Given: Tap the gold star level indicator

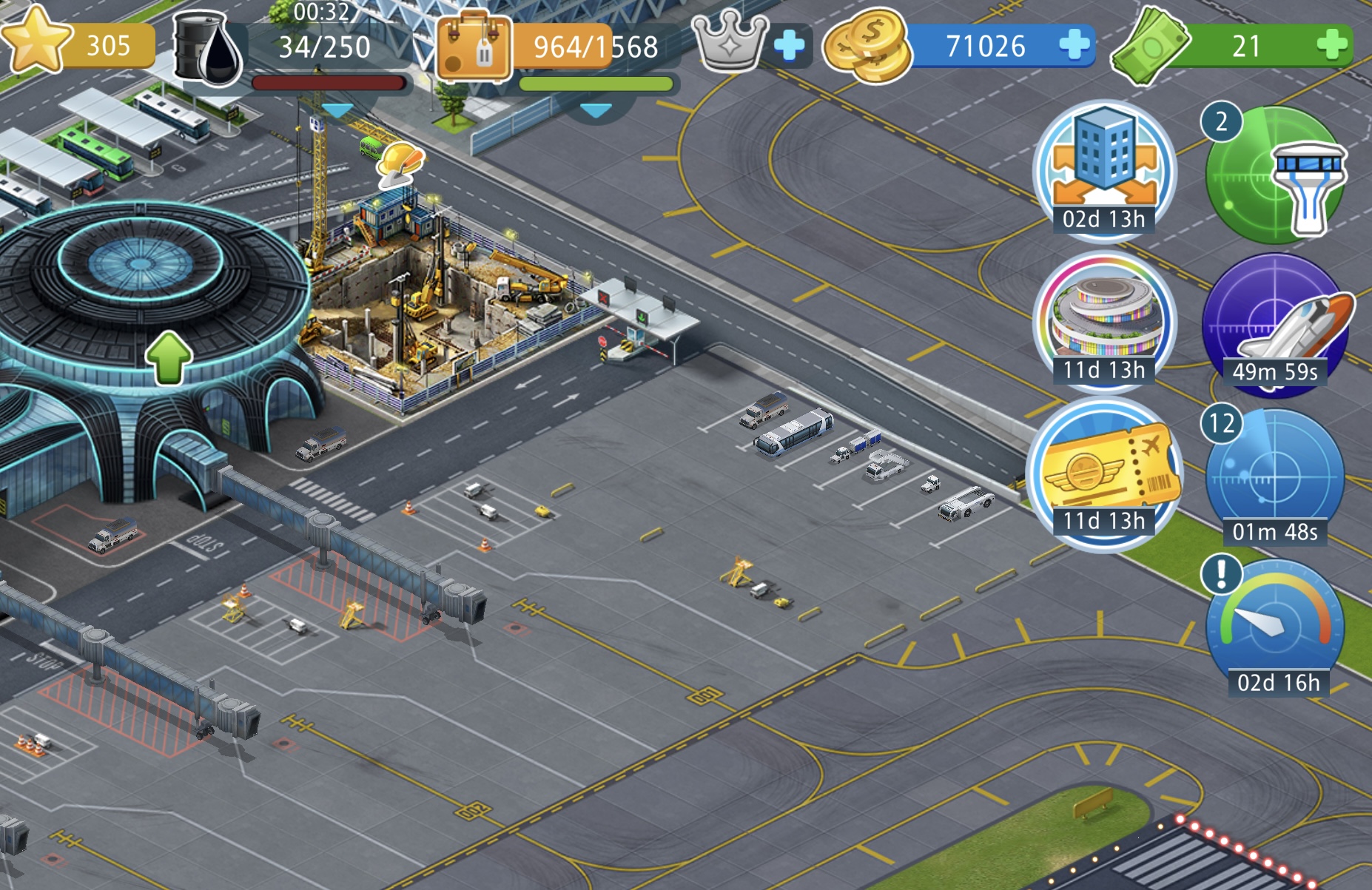Looking at the screenshot, I should coord(36,42).
